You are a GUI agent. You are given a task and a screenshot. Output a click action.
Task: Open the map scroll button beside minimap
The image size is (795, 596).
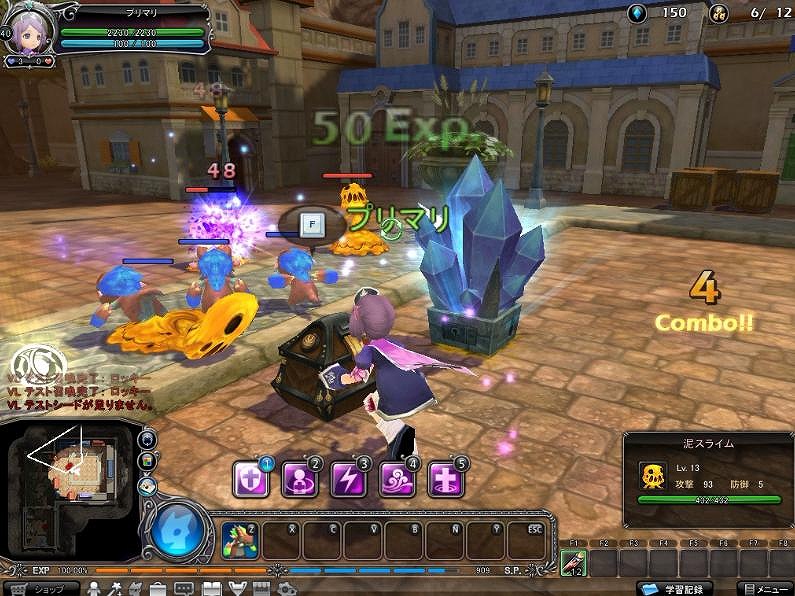[148, 485]
